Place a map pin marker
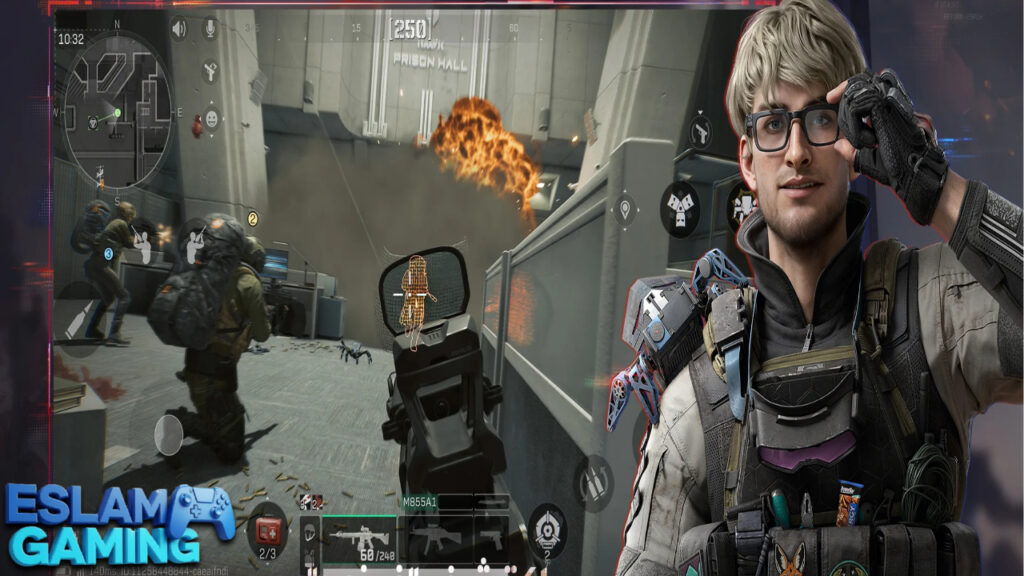The image size is (1024, 576). point(625,210)
